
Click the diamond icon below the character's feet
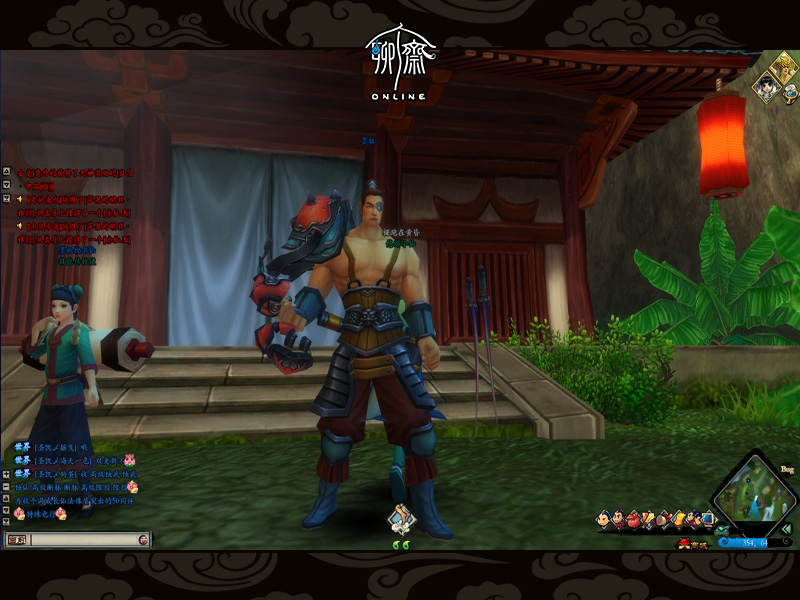[401, 517]
